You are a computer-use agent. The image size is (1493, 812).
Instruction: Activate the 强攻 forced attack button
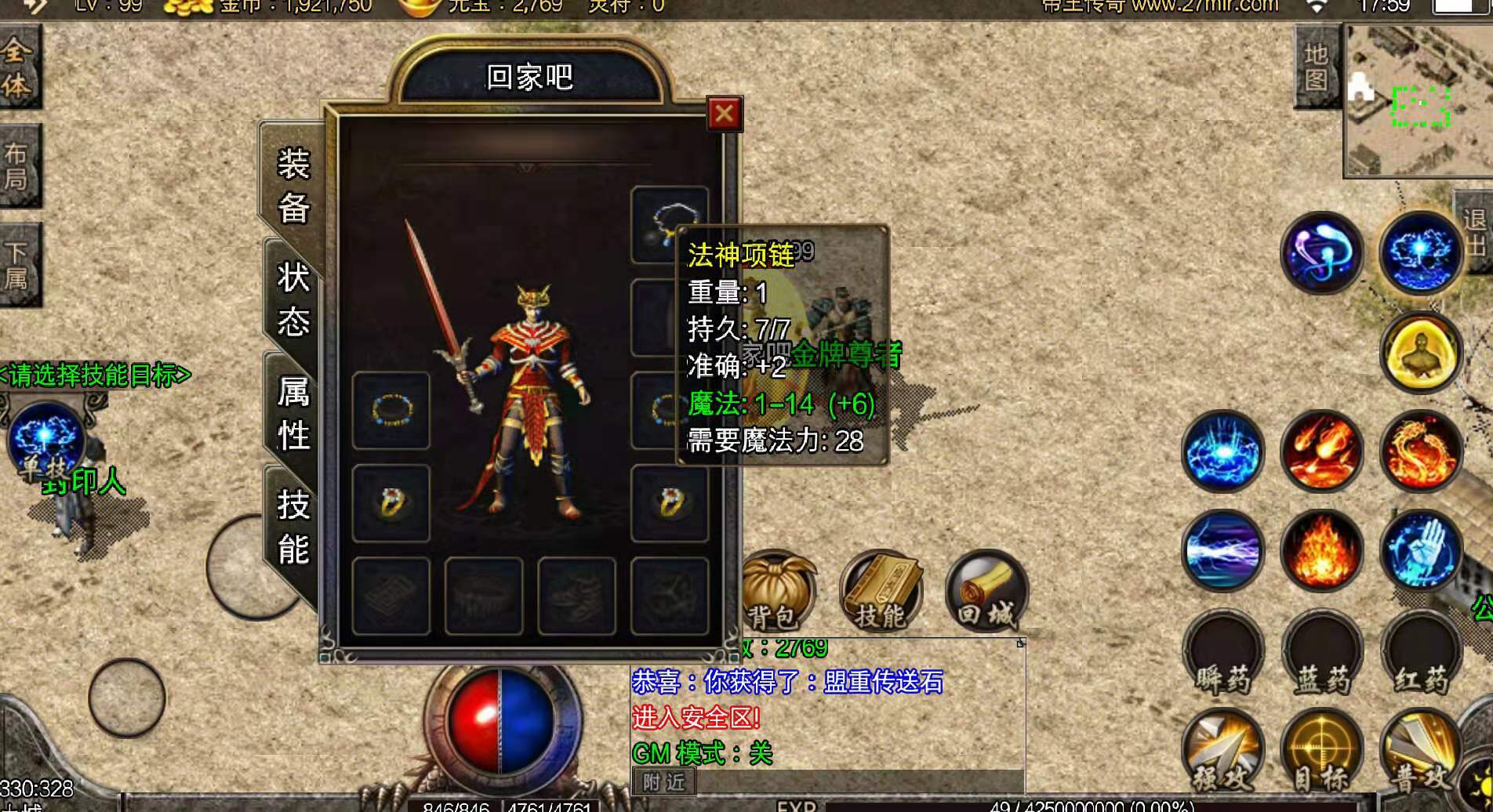[x=1222, y=752]
